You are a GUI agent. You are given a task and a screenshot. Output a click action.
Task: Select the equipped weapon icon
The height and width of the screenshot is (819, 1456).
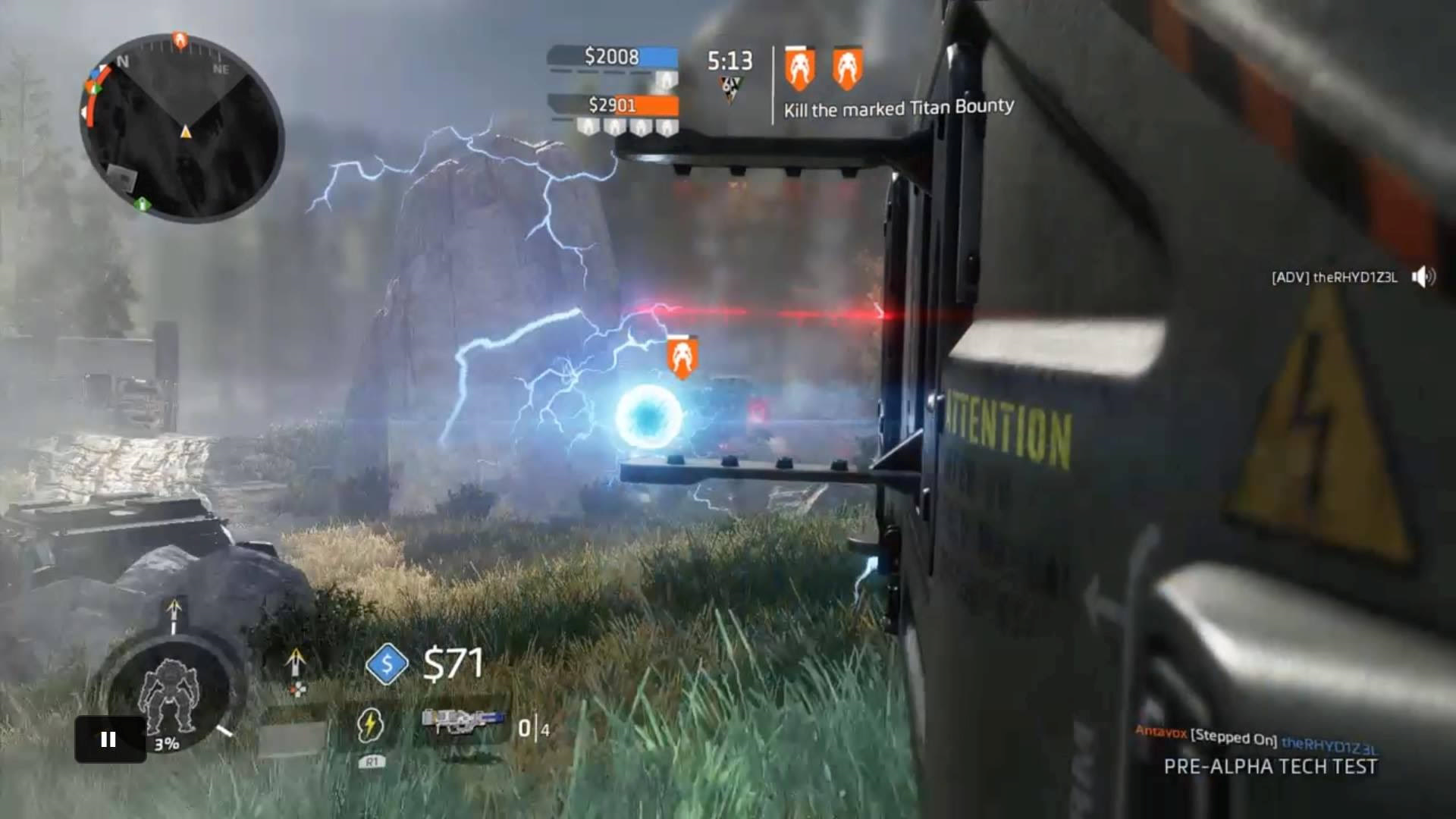[463, 722]
